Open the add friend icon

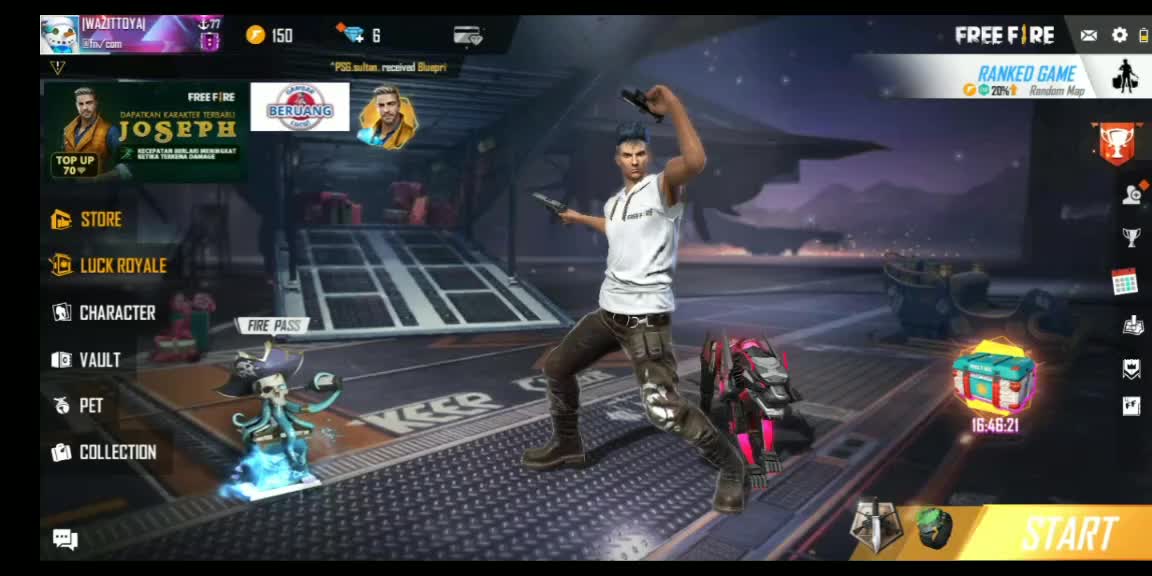1132,194
